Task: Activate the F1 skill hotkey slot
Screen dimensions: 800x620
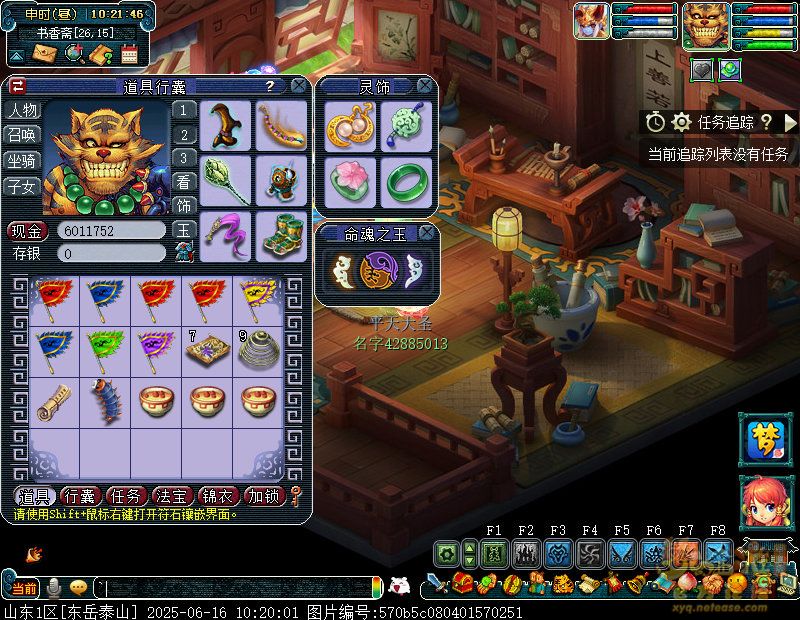Action: [494, 553]
